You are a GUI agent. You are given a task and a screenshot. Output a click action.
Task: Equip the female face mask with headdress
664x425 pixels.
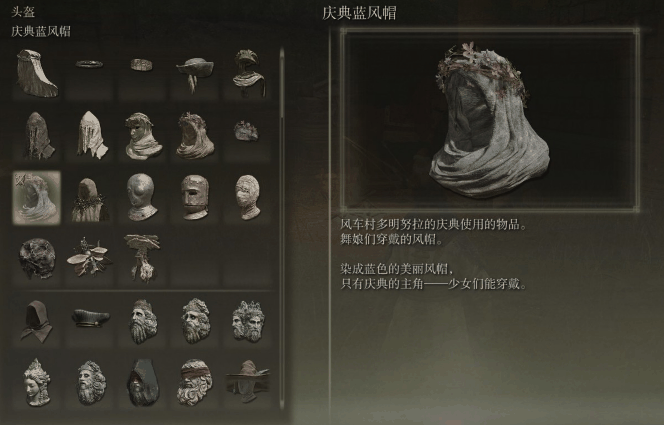37,380
